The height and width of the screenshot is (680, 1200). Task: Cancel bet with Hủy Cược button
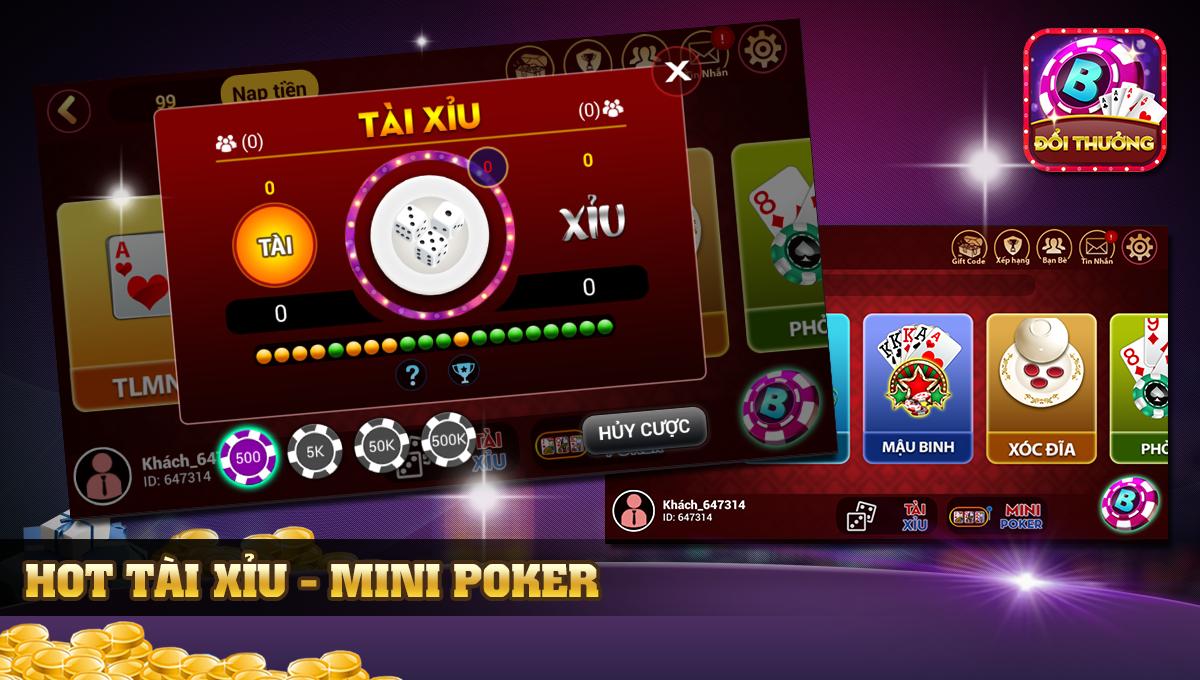coord(644,430)
